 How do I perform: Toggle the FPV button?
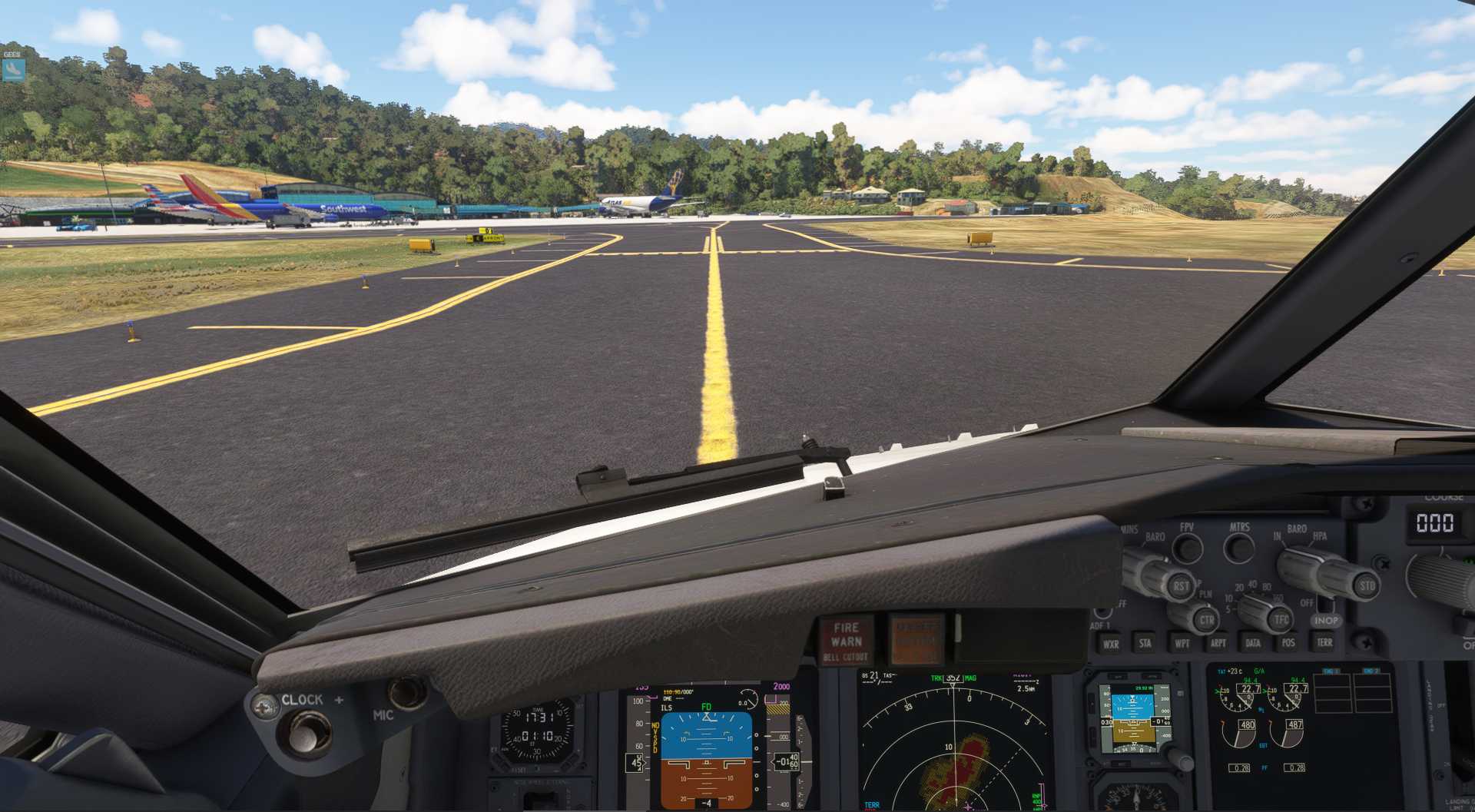click(1188, 548)
